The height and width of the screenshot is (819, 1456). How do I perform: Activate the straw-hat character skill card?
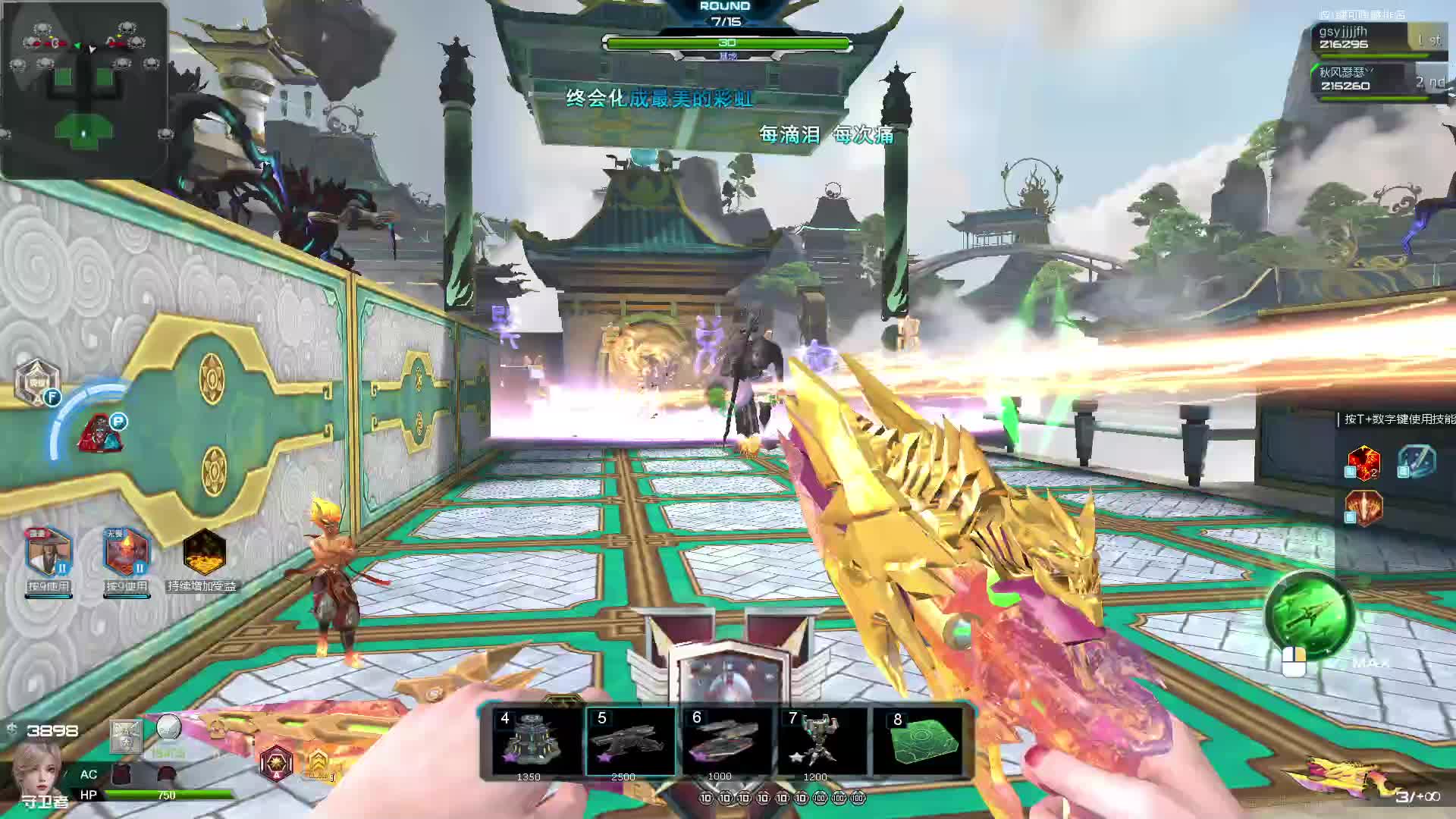[49, 553]
